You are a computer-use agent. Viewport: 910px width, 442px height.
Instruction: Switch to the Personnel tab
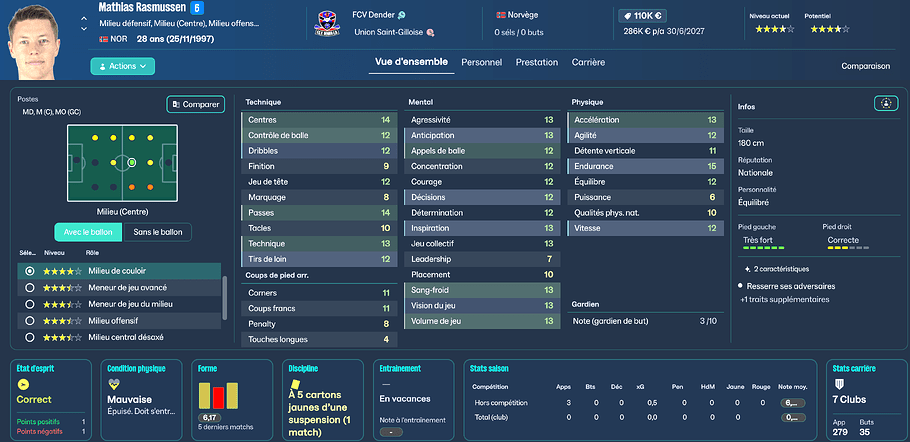[x=481, y=62]
